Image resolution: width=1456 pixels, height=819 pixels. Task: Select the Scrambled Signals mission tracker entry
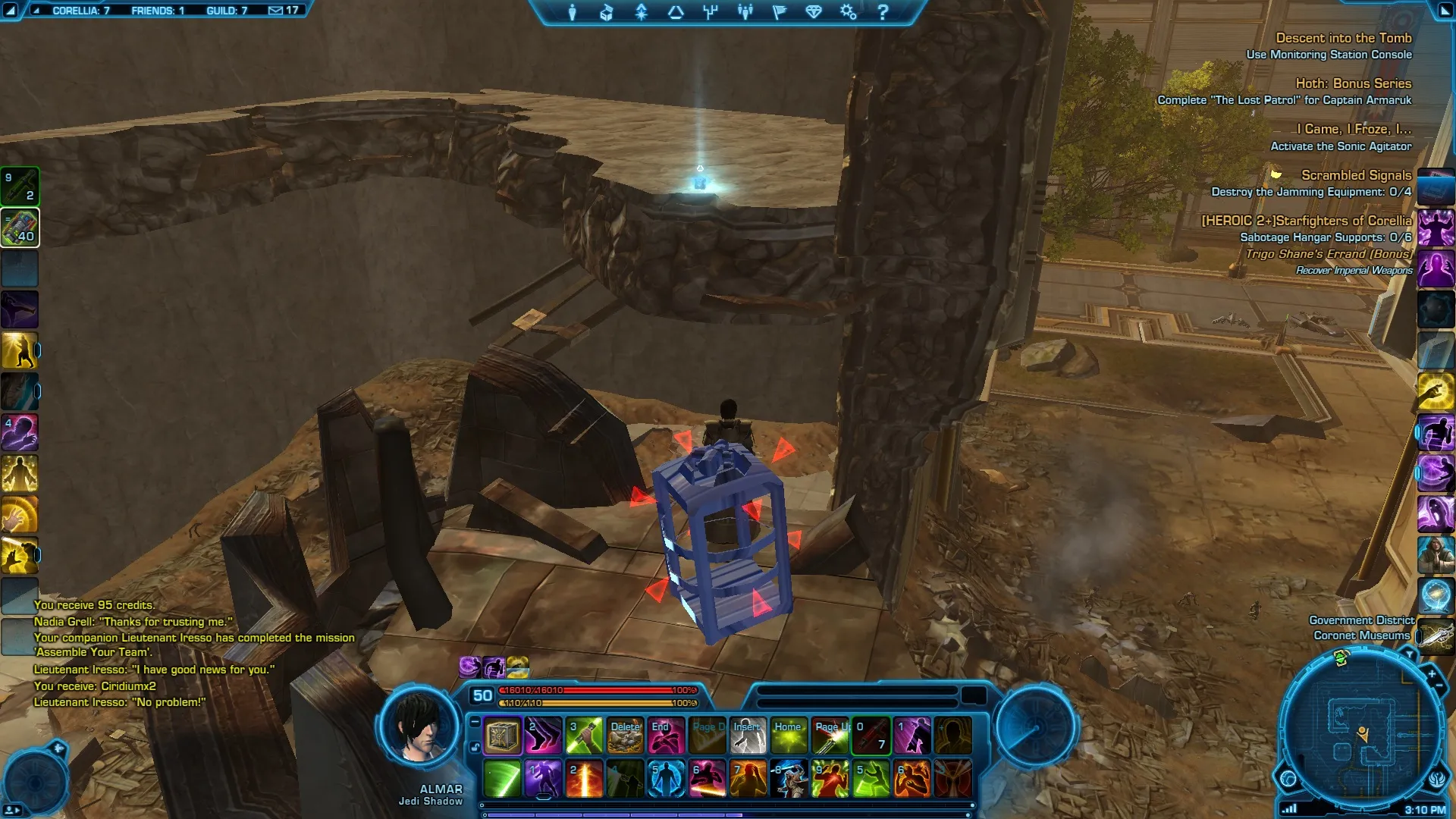click(x=1356, y=175)
